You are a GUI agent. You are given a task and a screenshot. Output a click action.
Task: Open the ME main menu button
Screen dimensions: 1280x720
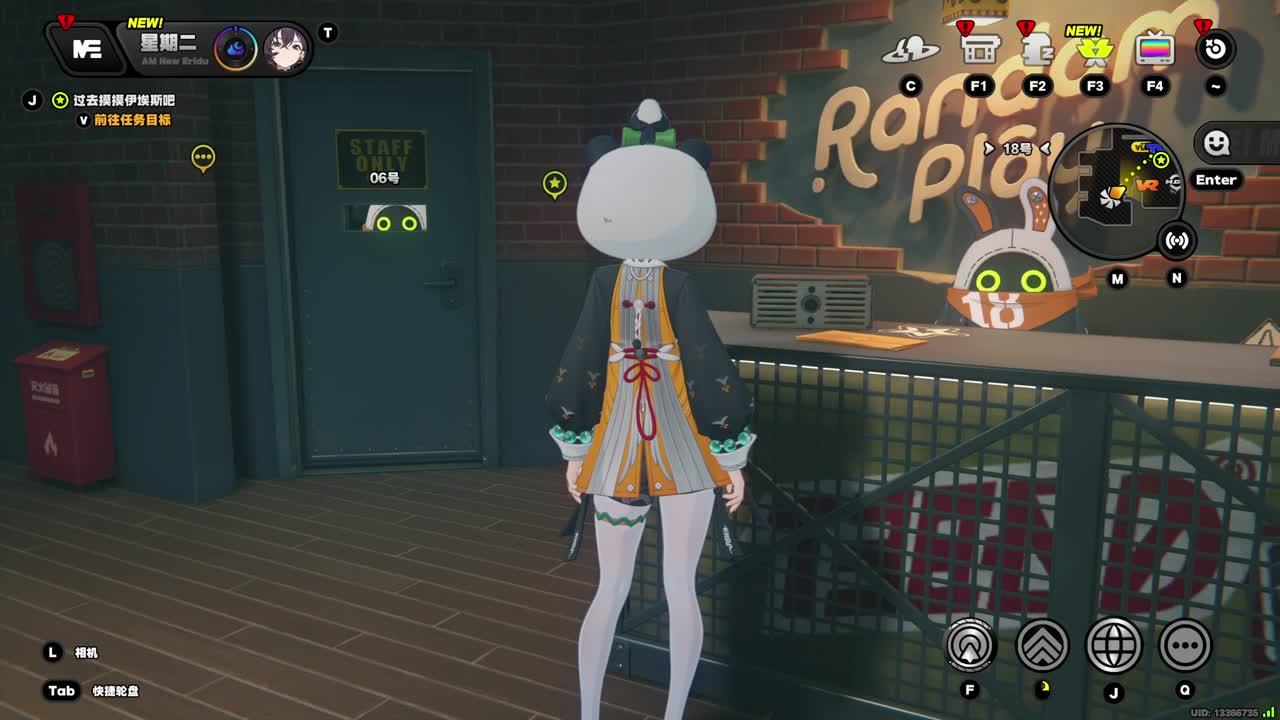coord(86,48)
